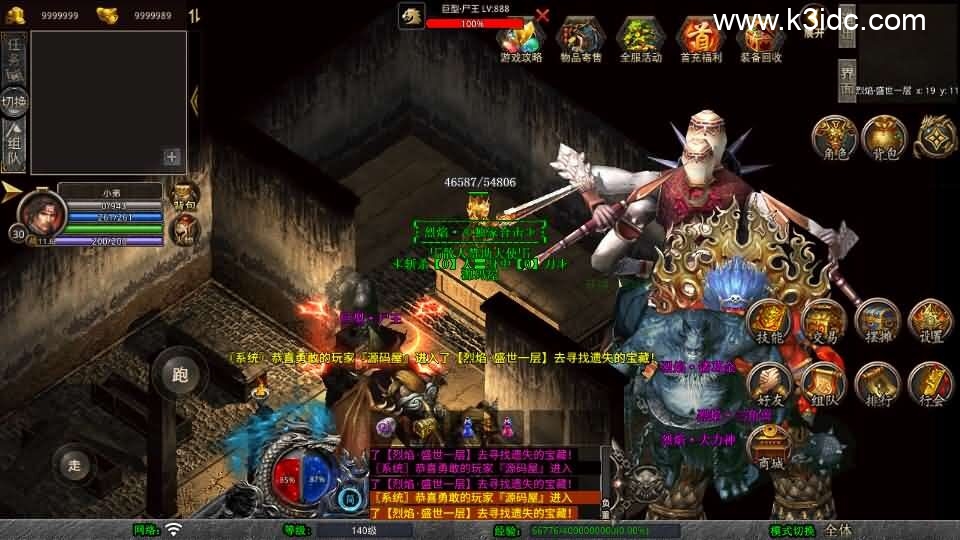Open the 设置 settings menu
This screenshot has height=540, width=960.
click(930, 322)
